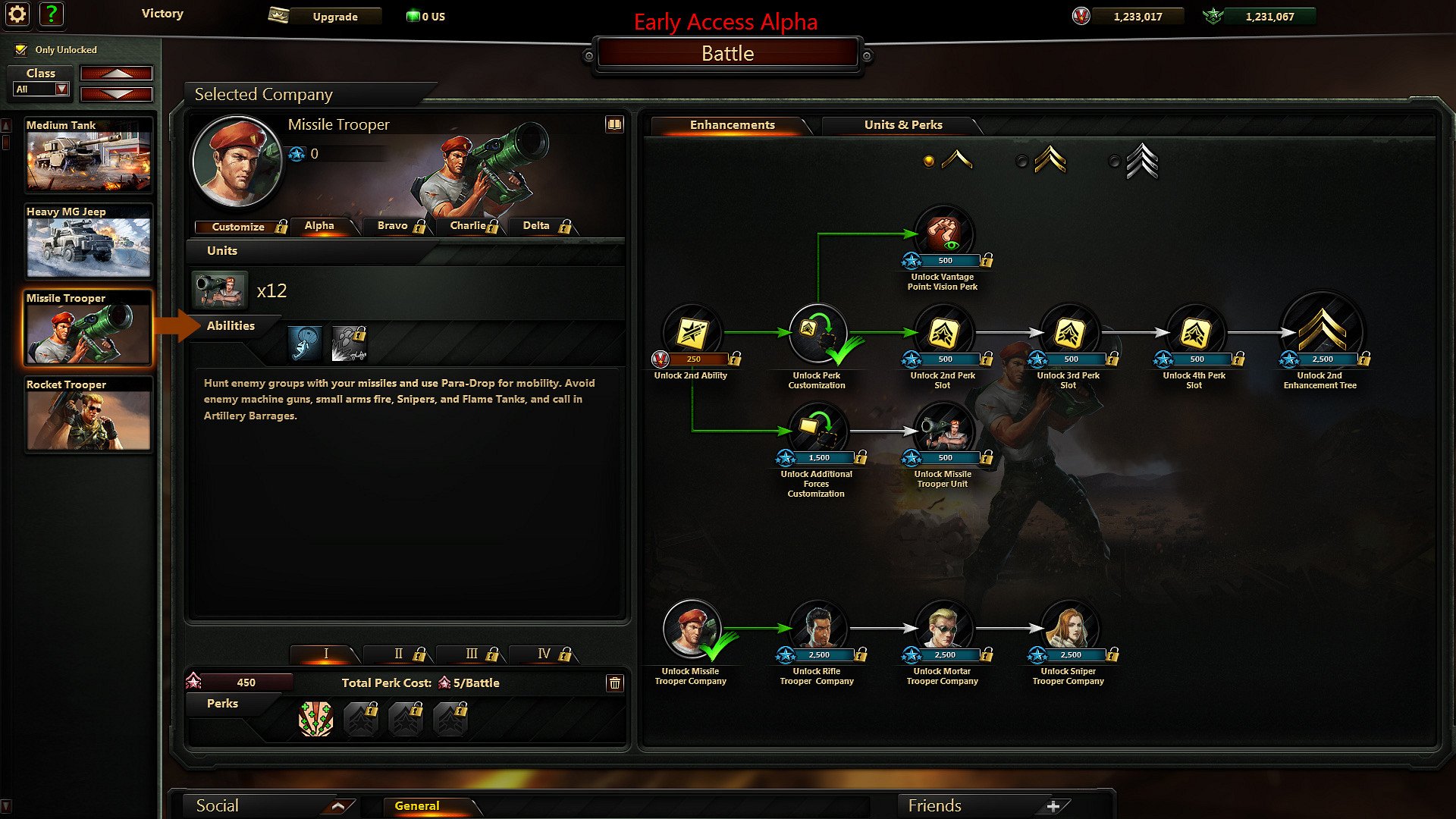Toggle the Only Unlocked checkbox
This screenshot has height=819, width=1456.
tap(21, 50)
